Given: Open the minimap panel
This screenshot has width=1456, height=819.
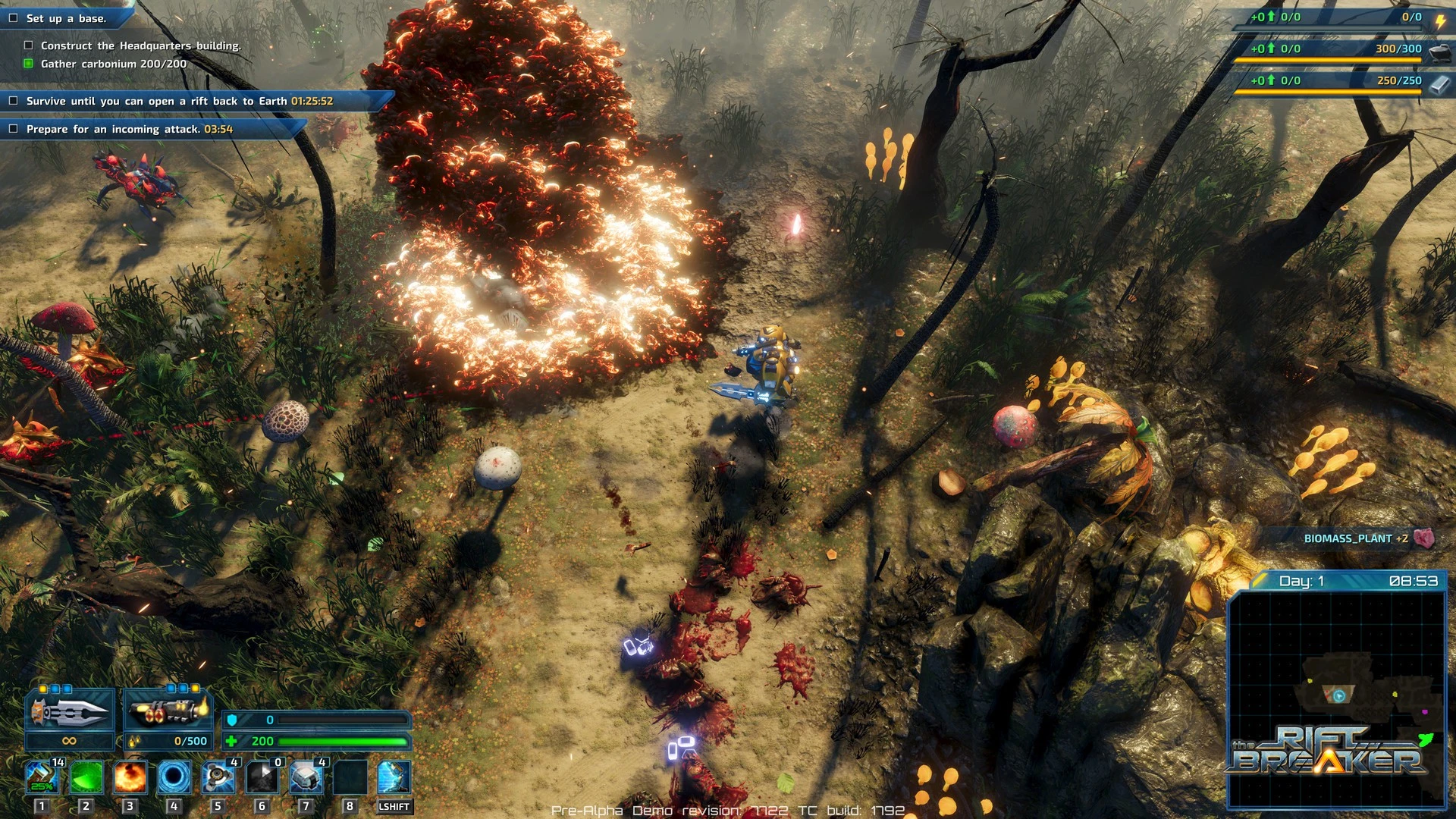Looking at the screenshot, I should coord(1336,698).
